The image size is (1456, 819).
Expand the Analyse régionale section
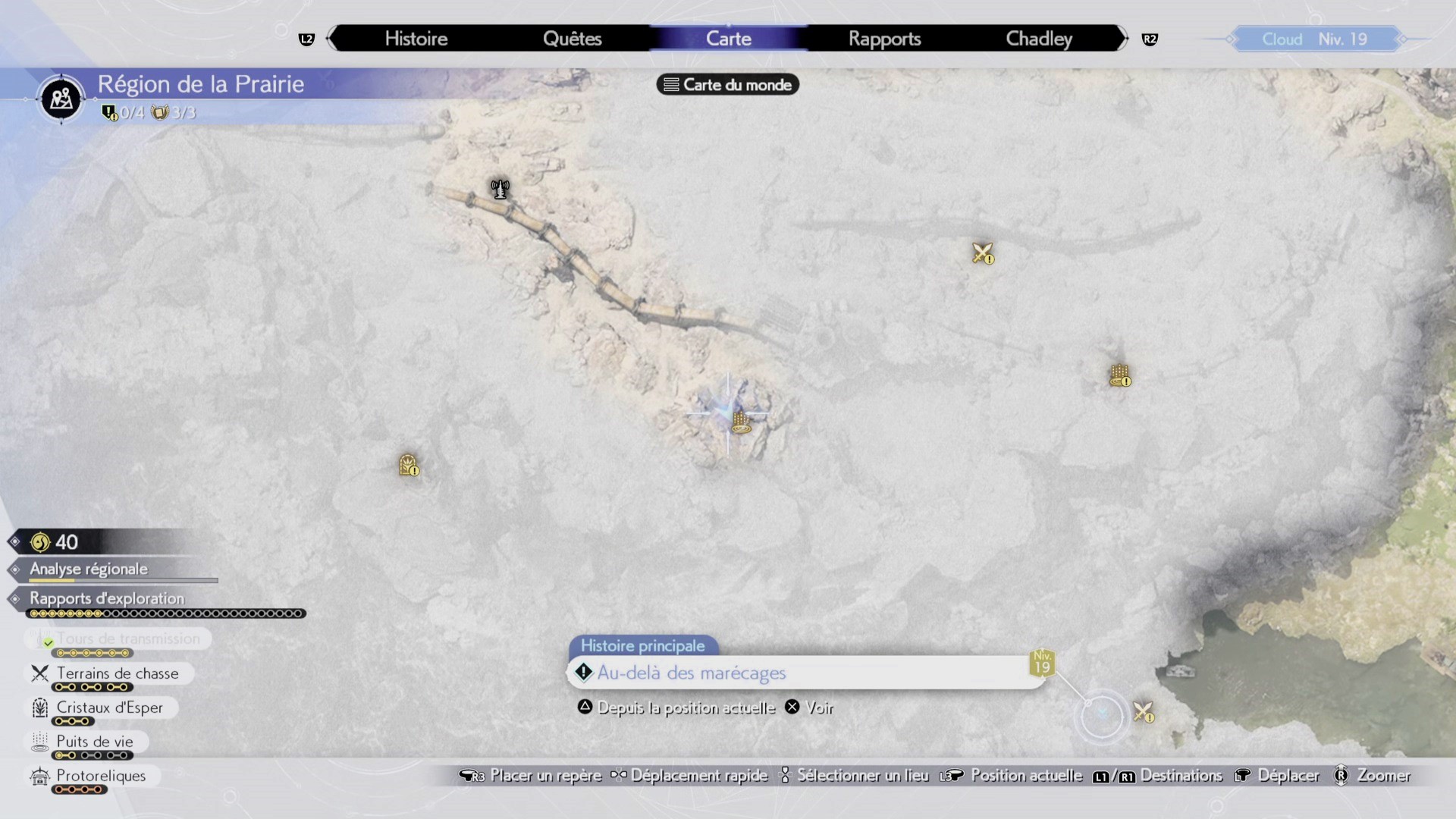[x=88, y=570]
